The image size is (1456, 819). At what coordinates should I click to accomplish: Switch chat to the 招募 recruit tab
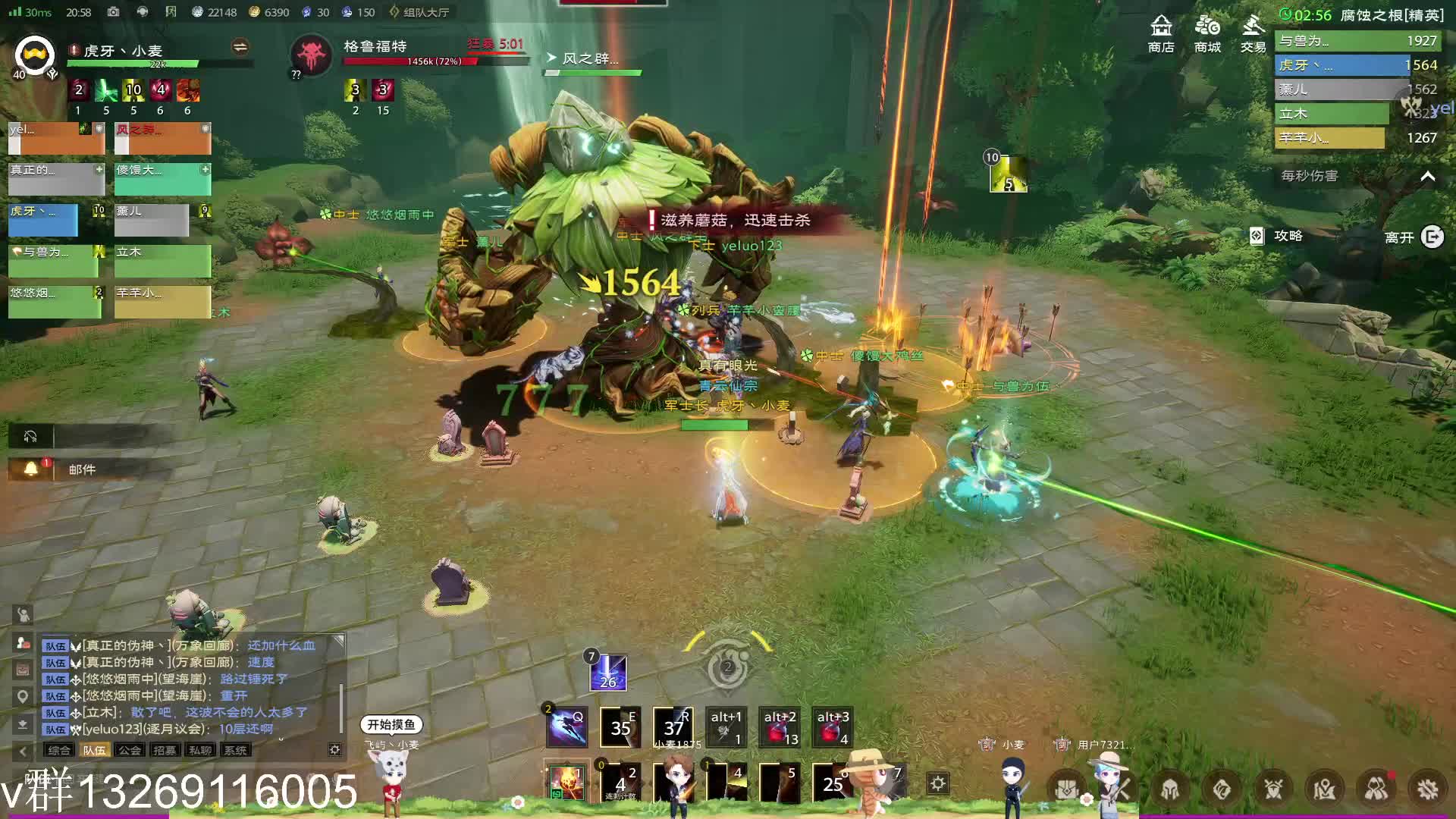[165, 750]
